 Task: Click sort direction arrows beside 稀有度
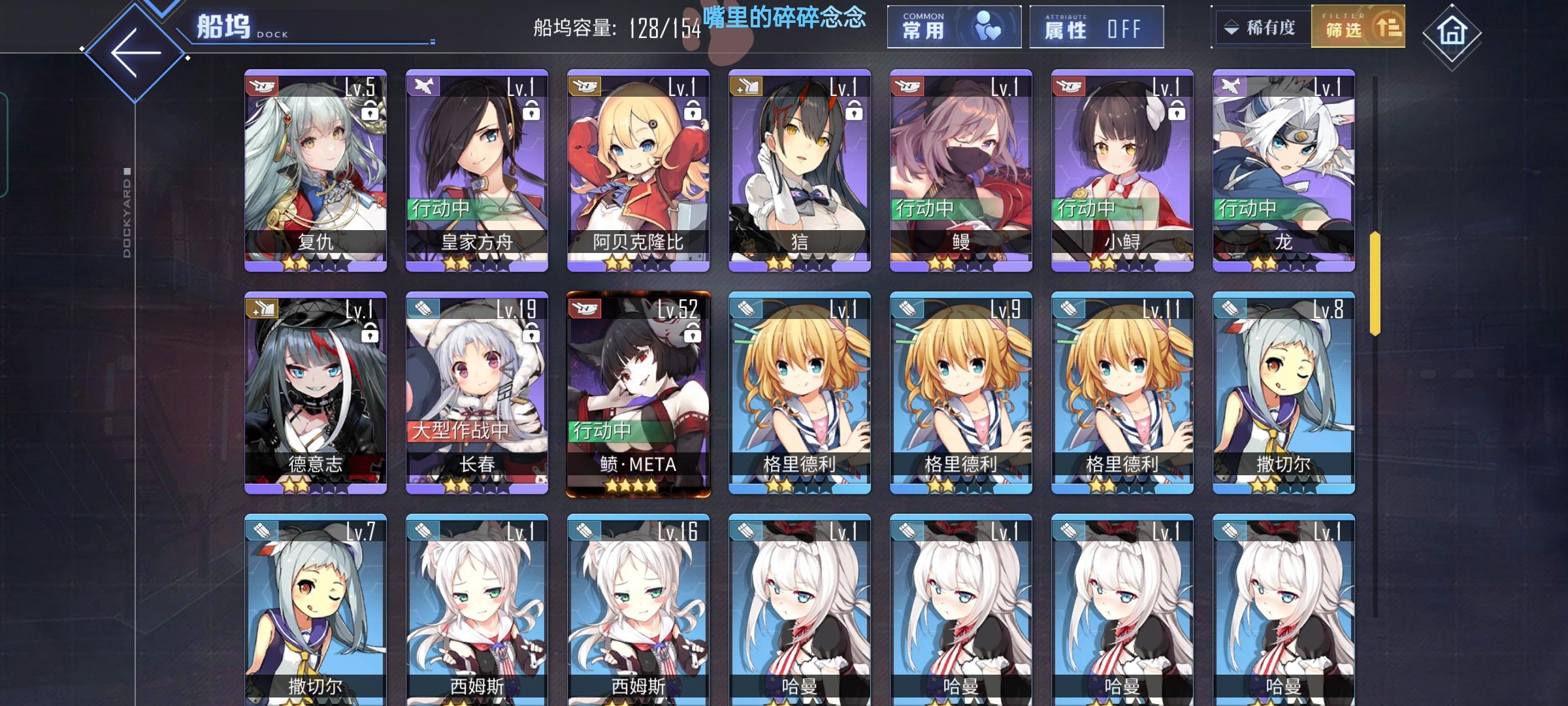(1231, 27)
